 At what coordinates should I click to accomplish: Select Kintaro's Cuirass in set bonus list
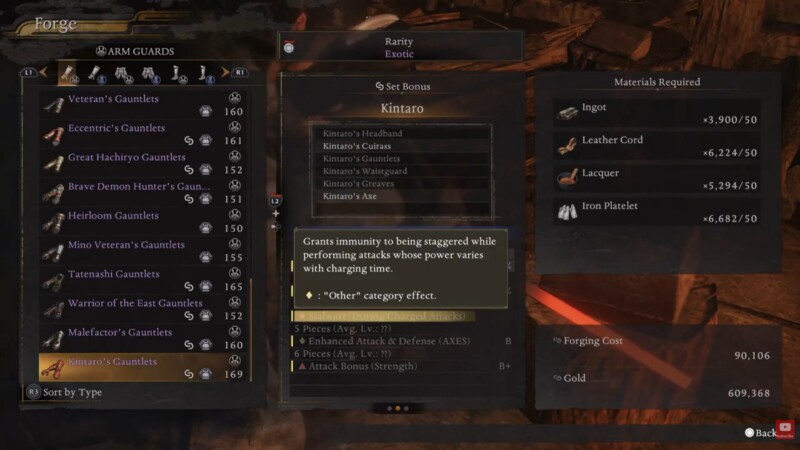357,146
